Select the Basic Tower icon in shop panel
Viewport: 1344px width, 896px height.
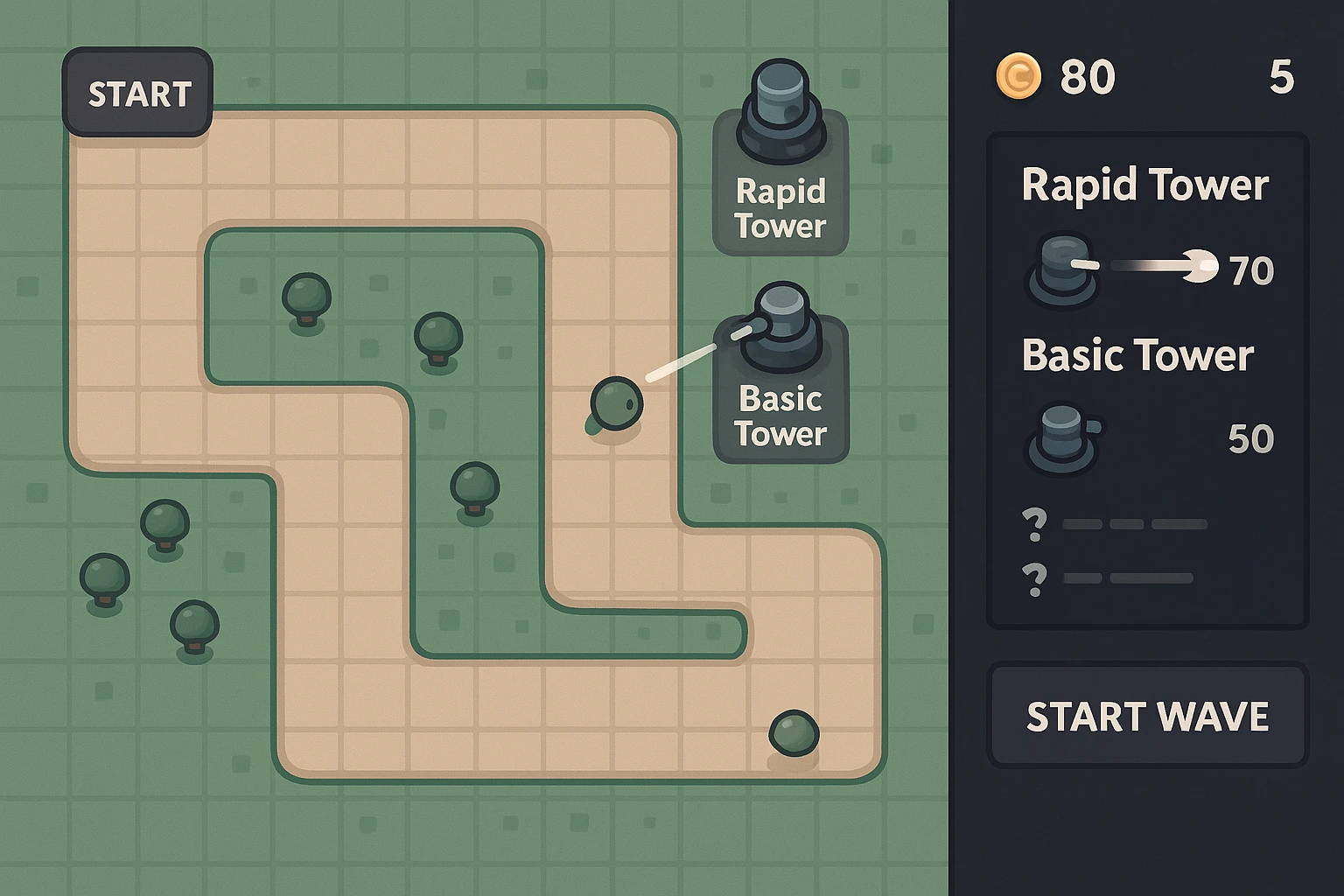click(x=1061, y=439)
